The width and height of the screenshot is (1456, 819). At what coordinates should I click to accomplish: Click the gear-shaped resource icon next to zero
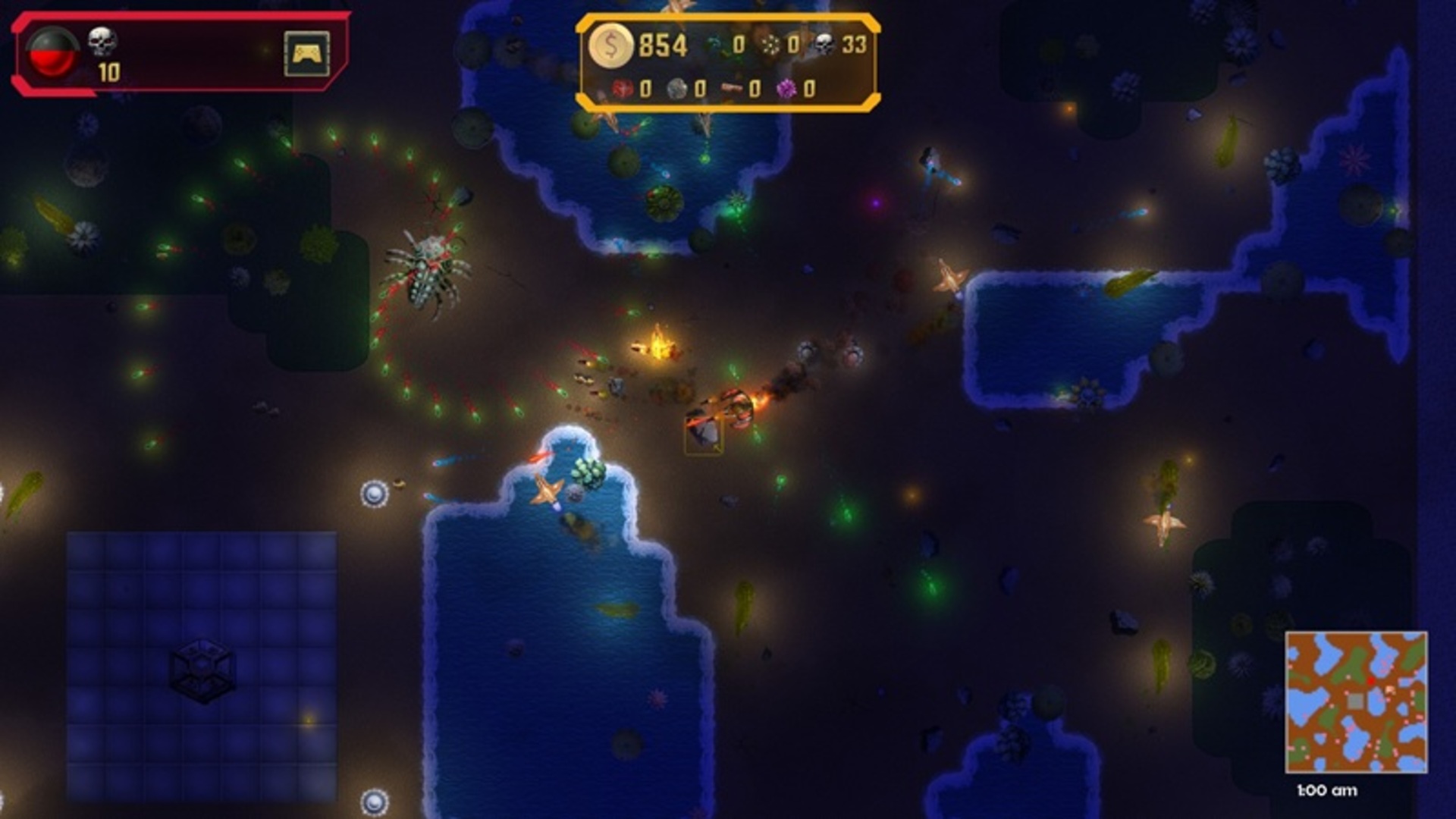coord(770,45)
